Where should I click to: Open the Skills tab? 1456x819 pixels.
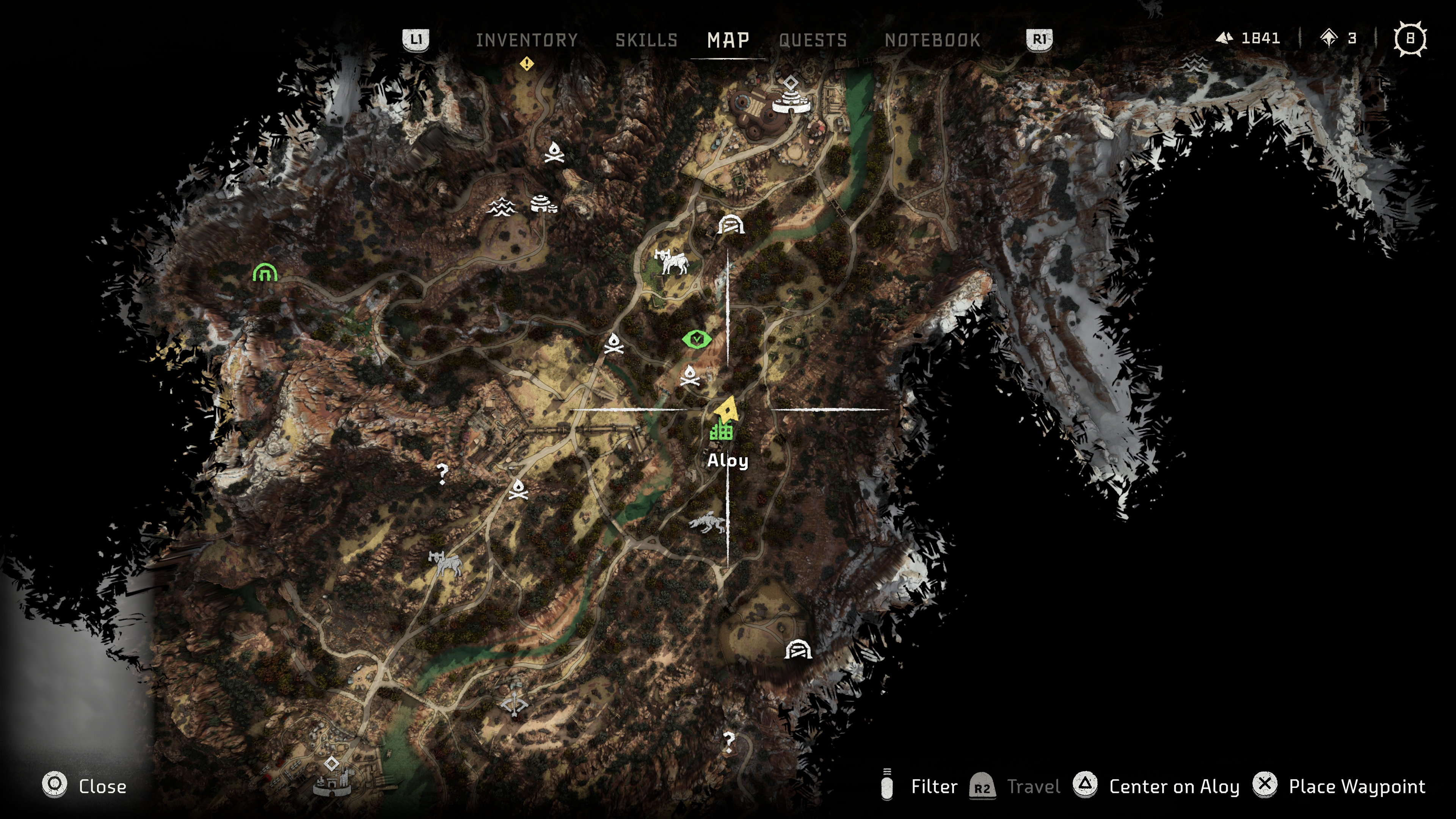[646, 40]
